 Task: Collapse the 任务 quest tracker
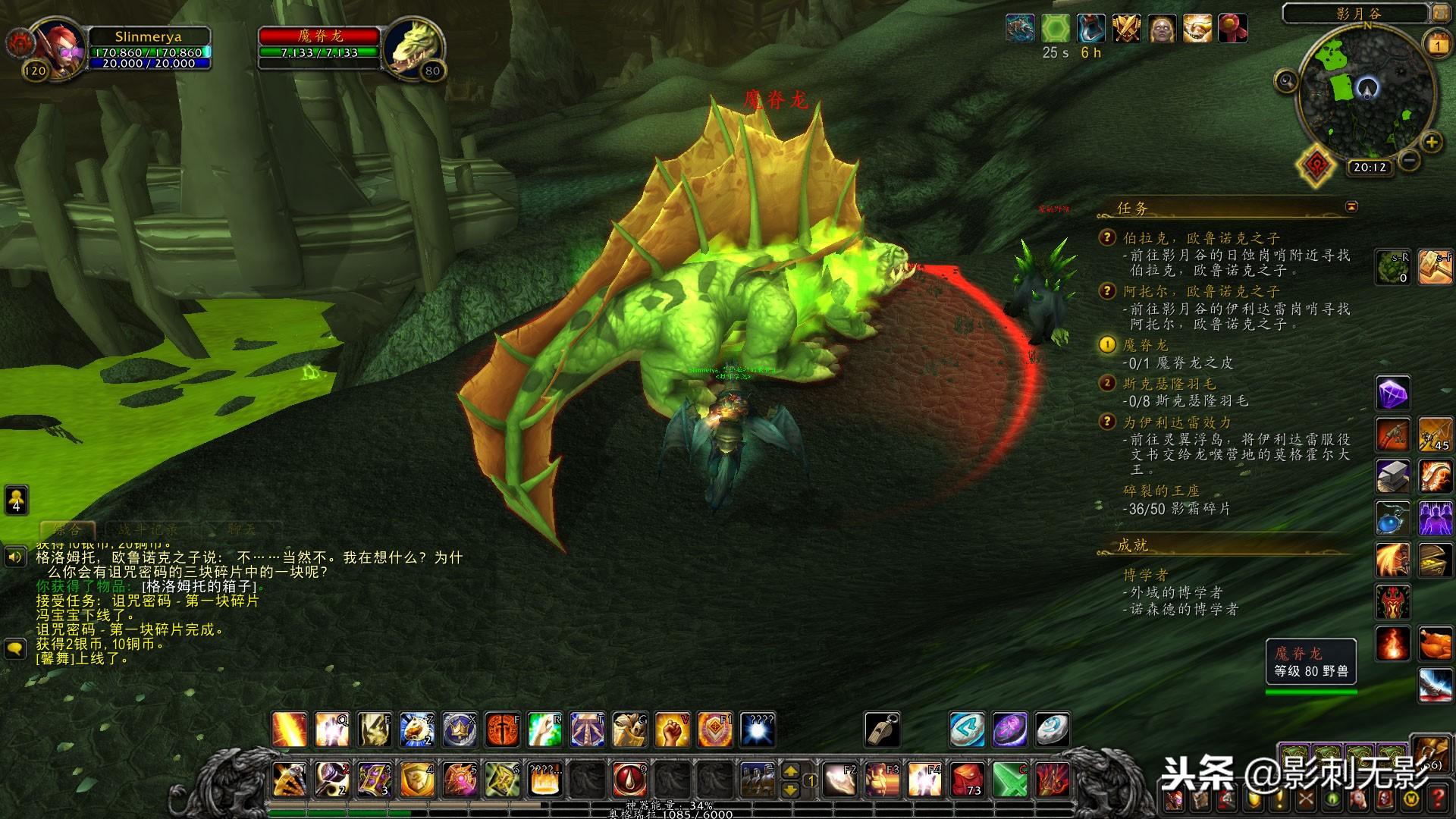click(1351, 206)
